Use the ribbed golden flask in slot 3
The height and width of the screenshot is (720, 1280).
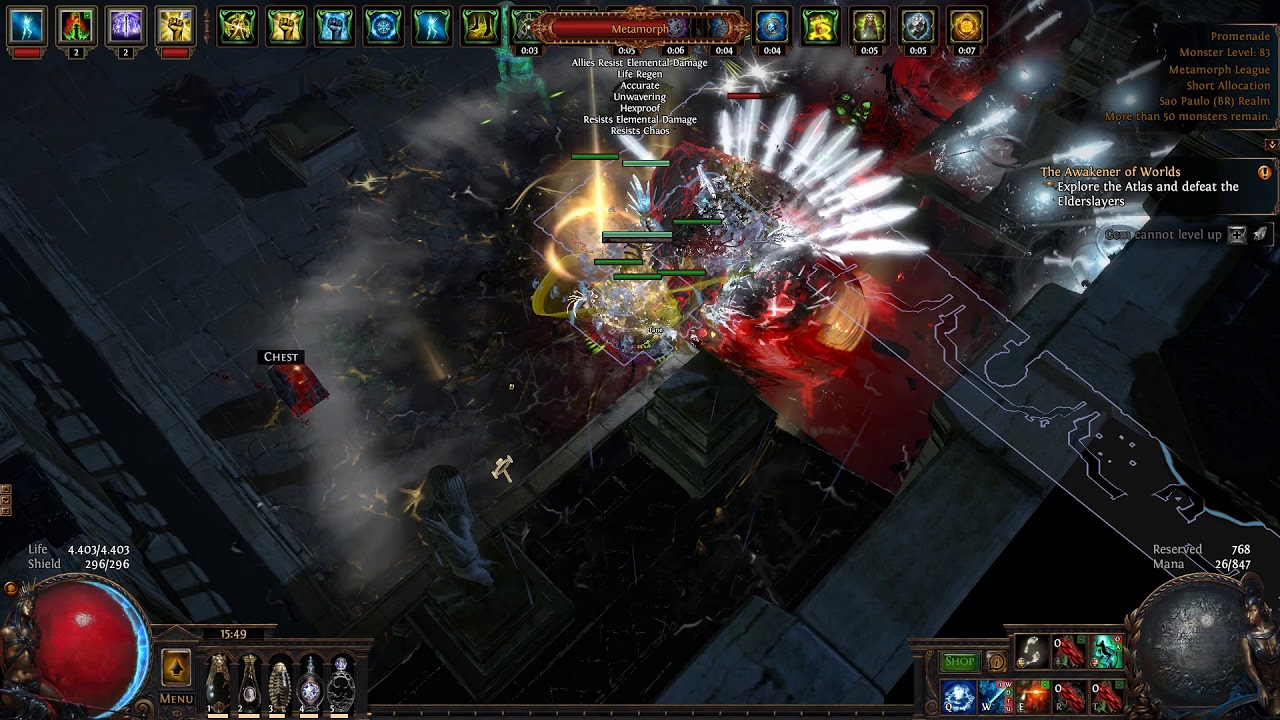[x=279, y=683]
